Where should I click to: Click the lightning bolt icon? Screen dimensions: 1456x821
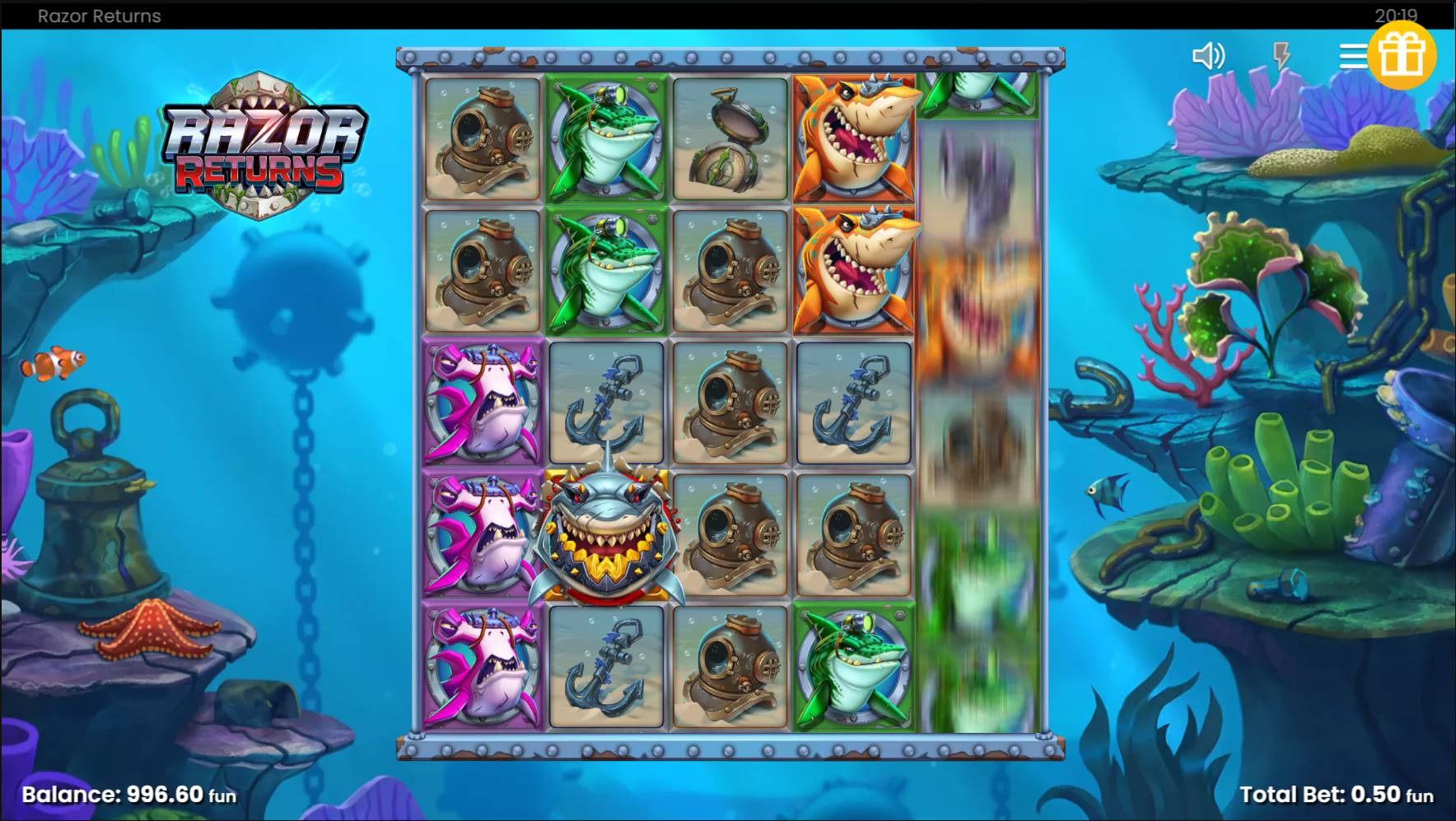(1280, 54)
